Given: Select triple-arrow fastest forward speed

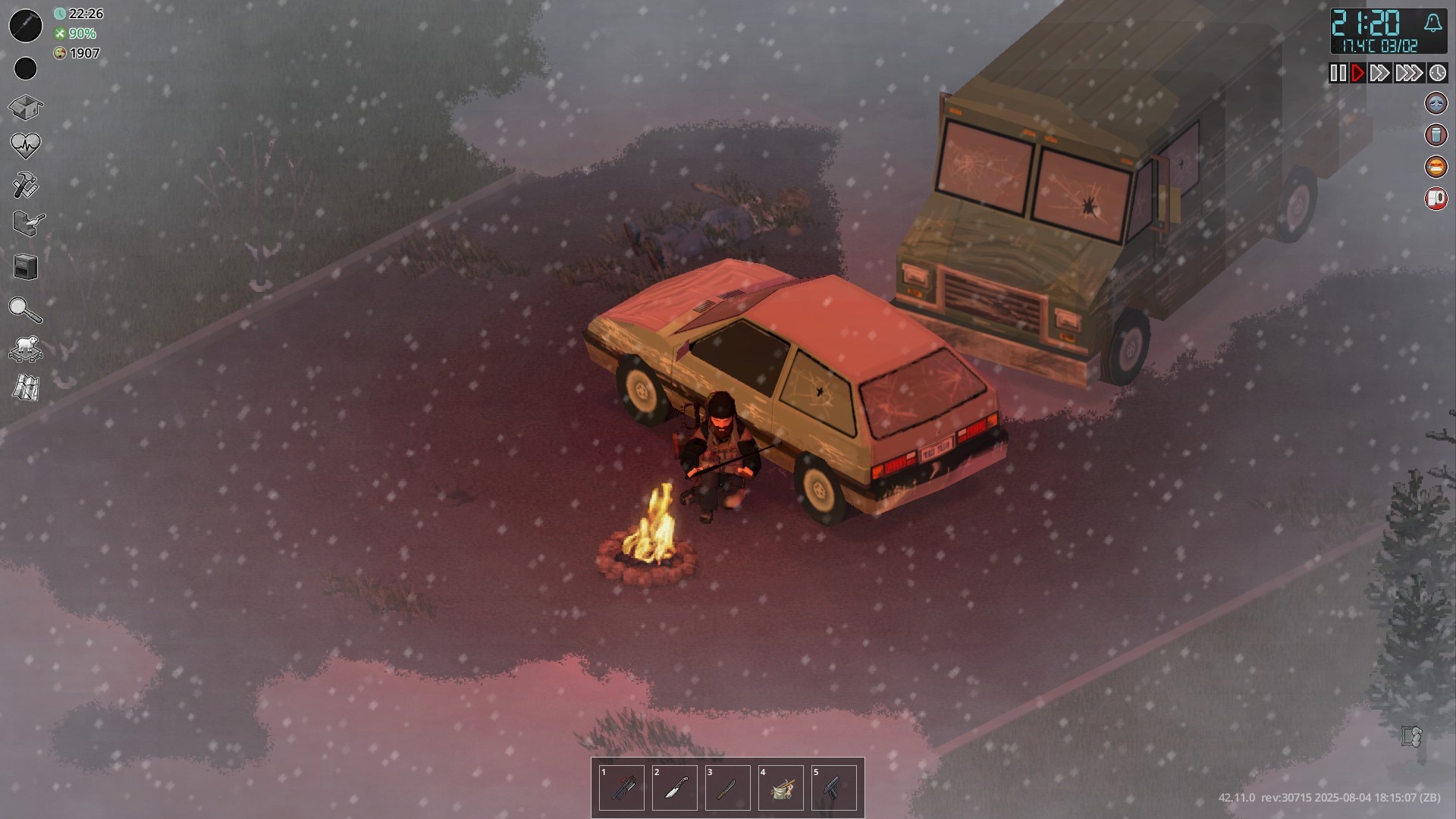Looking at the screenshot, I should click(x=1408, y=73).
